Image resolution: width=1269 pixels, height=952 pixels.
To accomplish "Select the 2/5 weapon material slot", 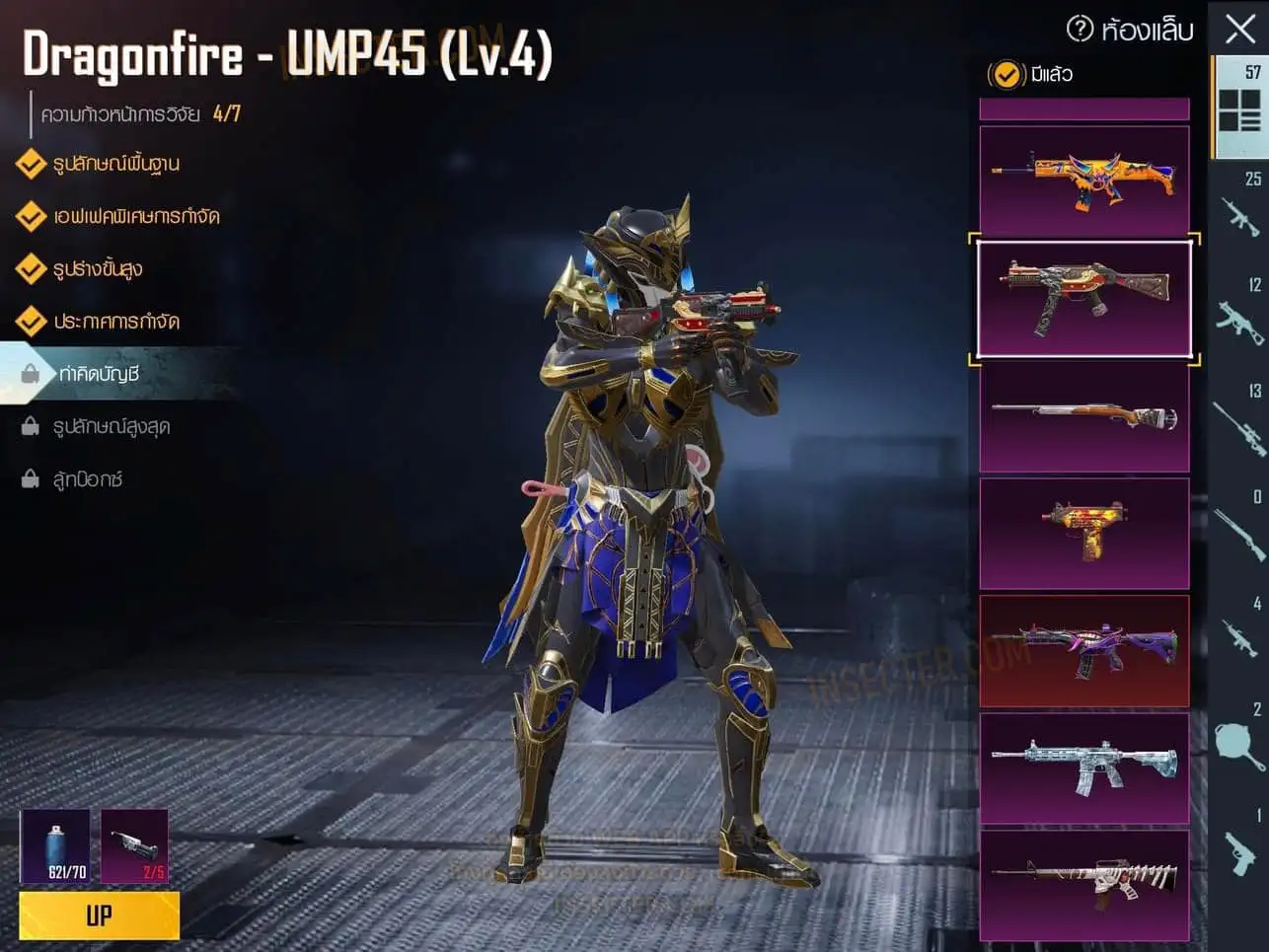I will pyautogui.click(x=134, y=846).
